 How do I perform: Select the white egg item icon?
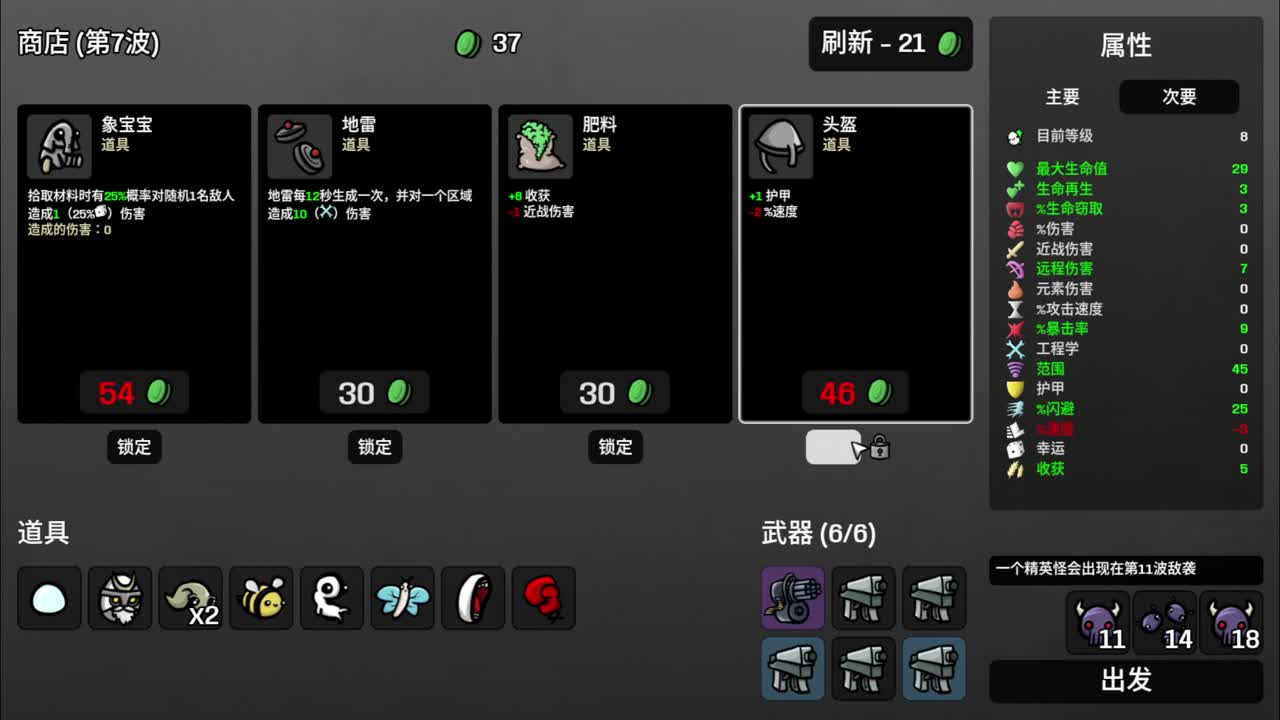click(x=48, y=598)
